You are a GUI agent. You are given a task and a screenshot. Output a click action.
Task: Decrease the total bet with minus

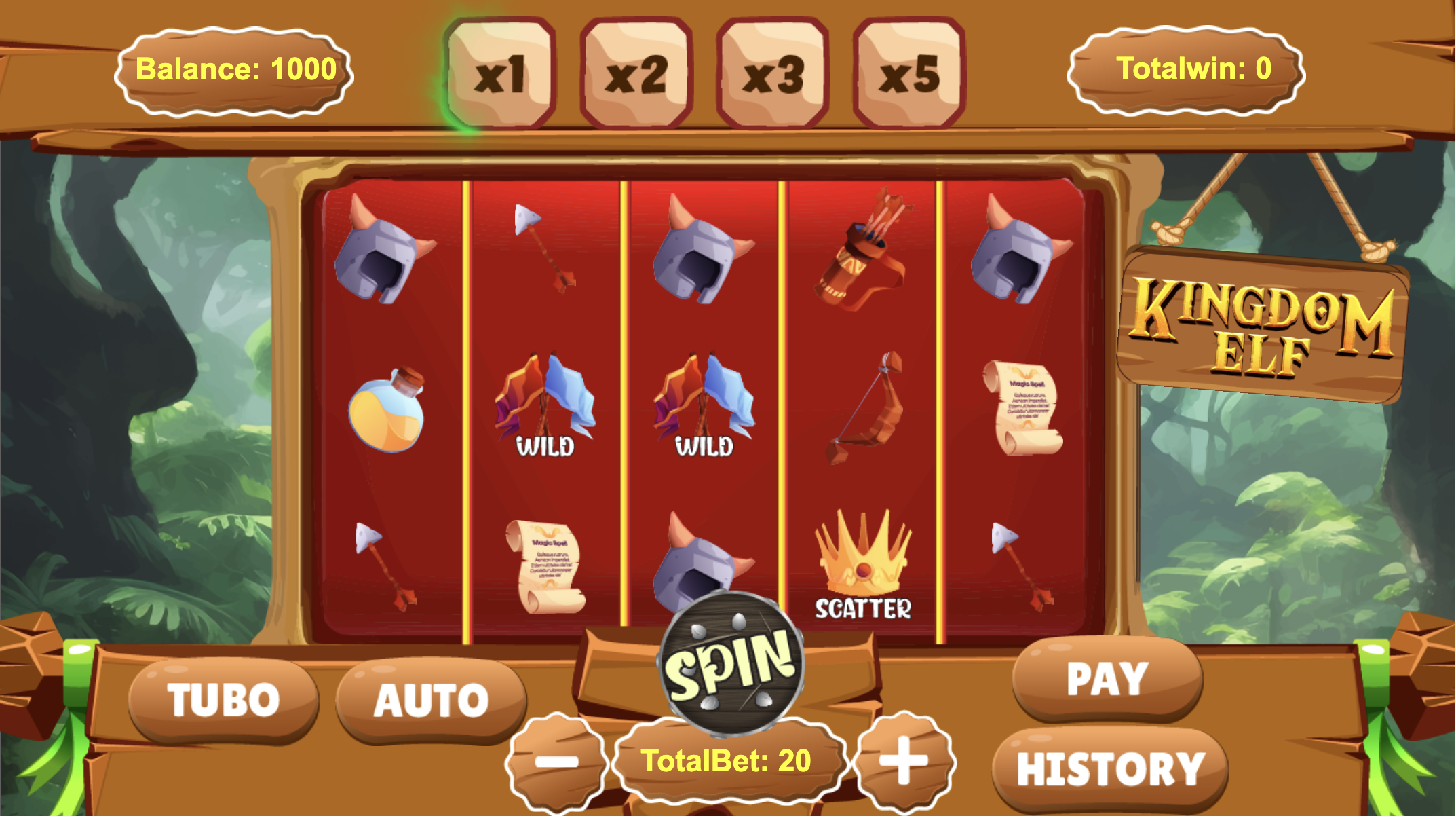(556, 762)
